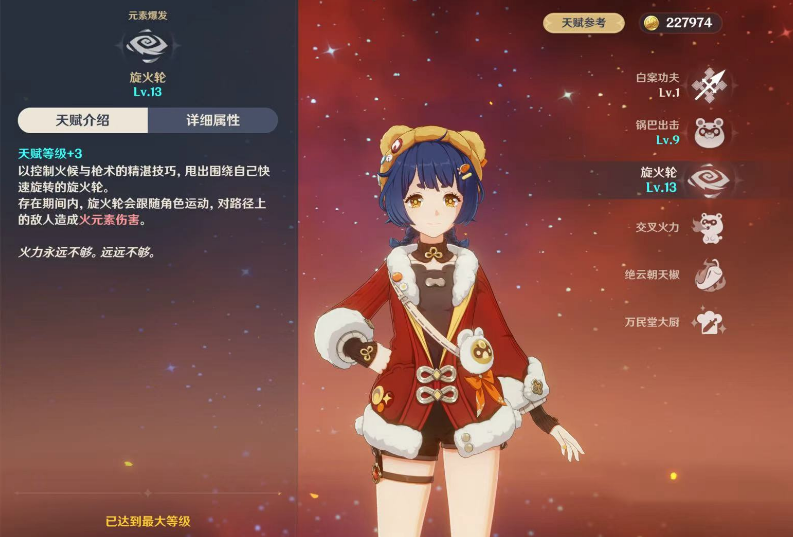
Task: Open the 详细属性 tab
Action: click(x=213, y=121)
